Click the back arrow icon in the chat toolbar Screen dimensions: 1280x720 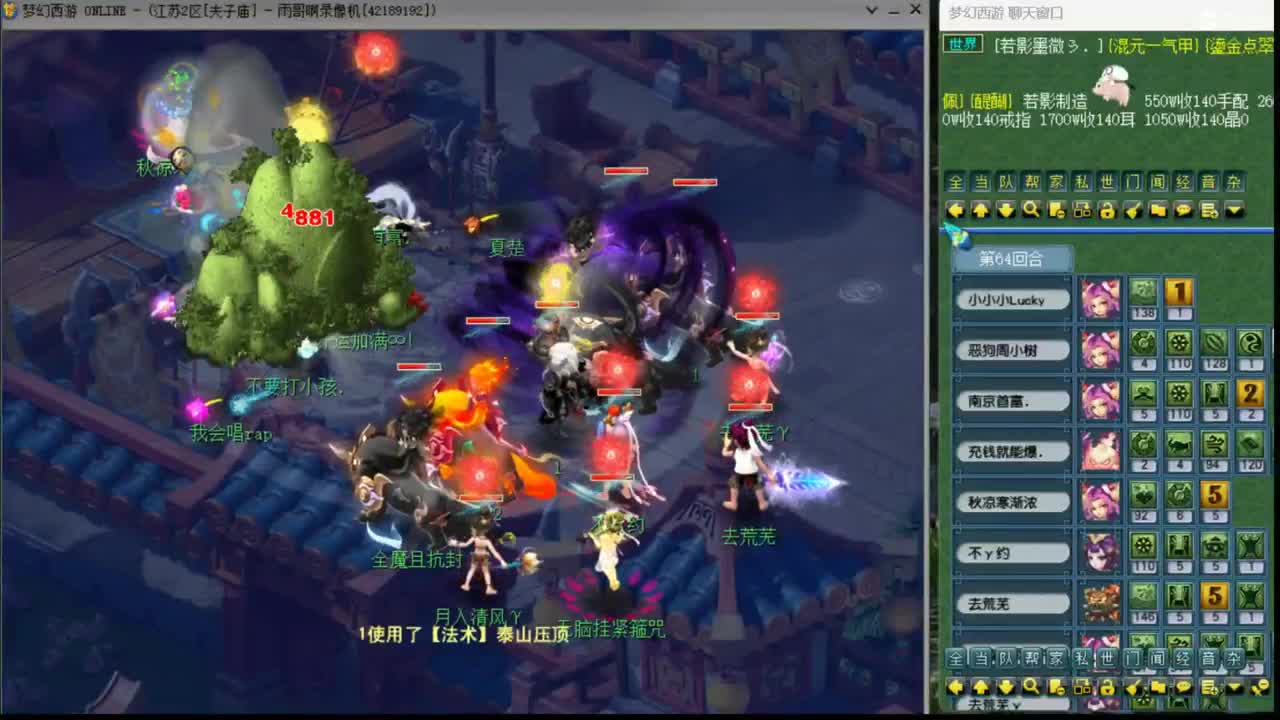tap(955, 210)
